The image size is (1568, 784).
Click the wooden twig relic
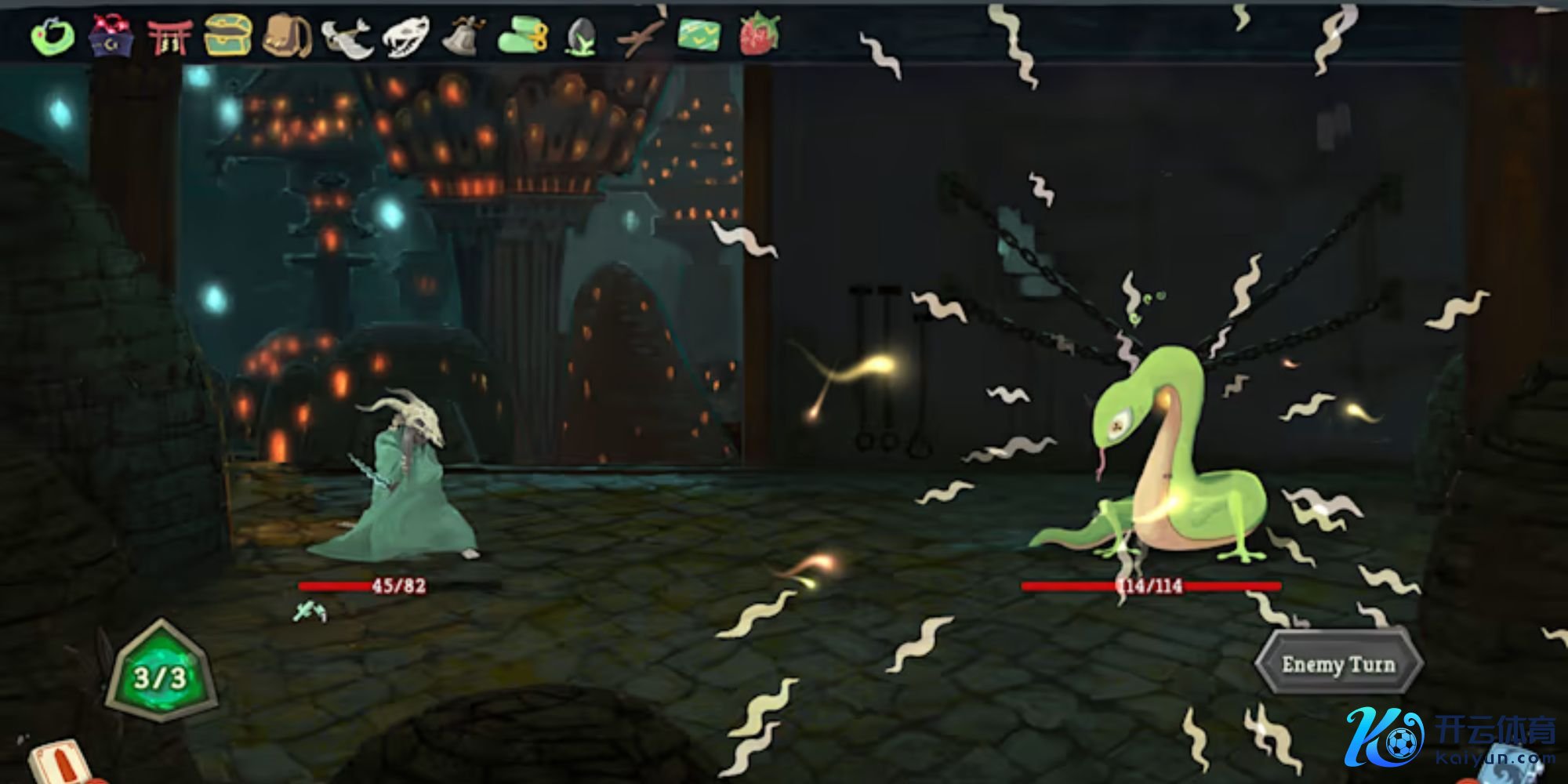(641, 36)
